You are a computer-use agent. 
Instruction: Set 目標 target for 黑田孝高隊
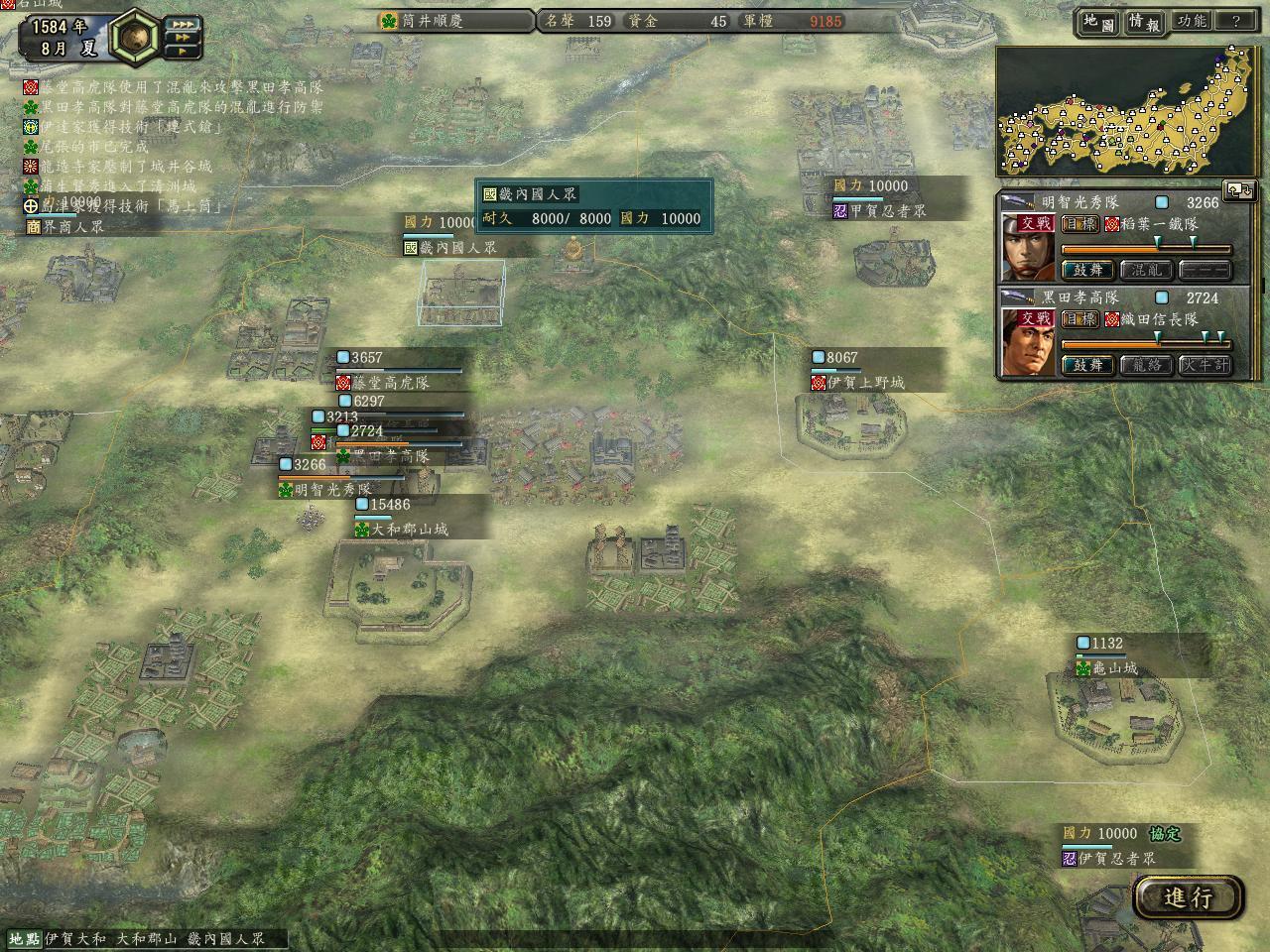click(1079, 319)
